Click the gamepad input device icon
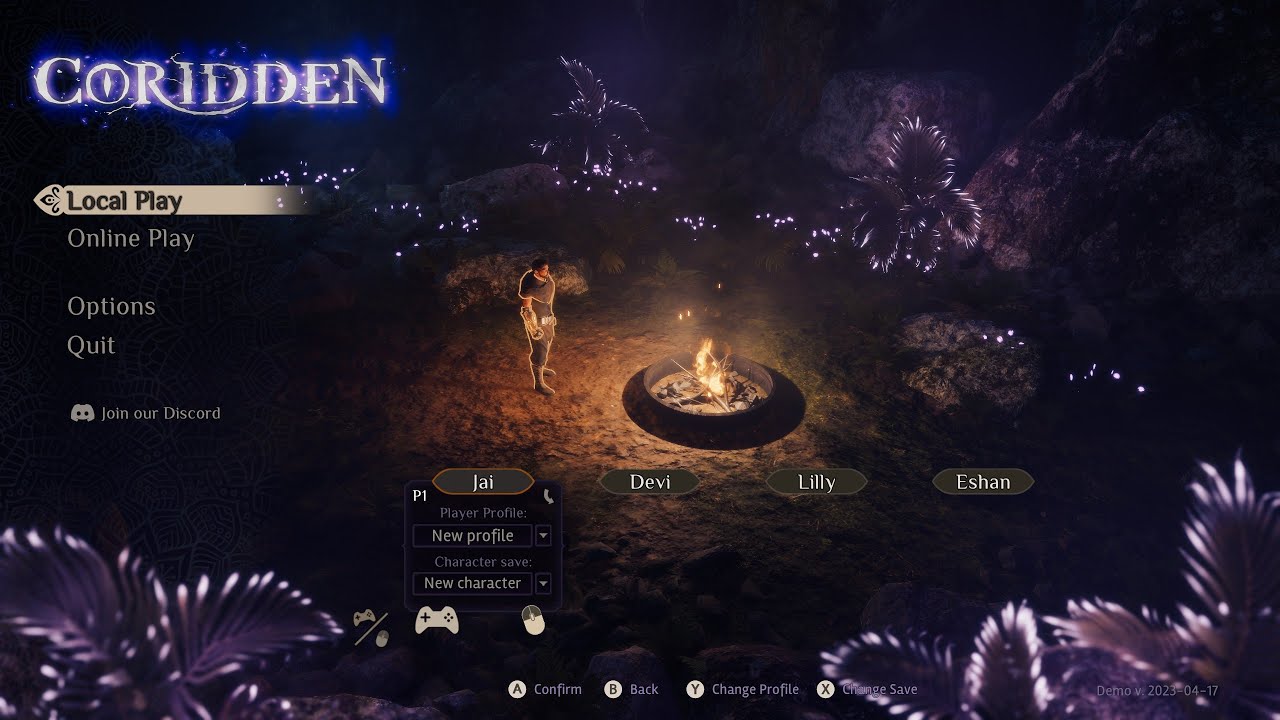This screenshot has width=1280, height=720. pyautogui.click(x=437, y=621)
